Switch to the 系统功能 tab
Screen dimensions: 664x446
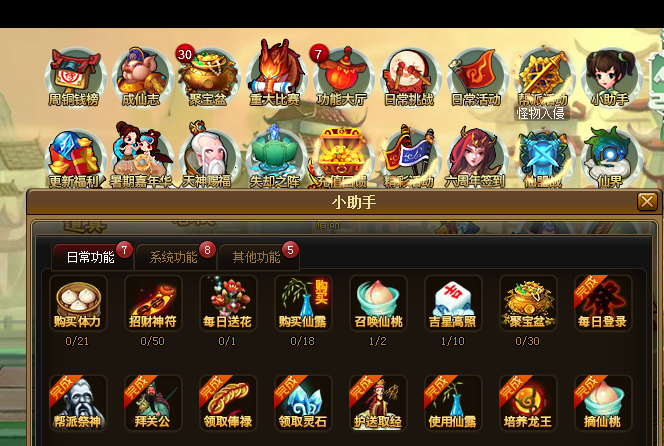173,257
